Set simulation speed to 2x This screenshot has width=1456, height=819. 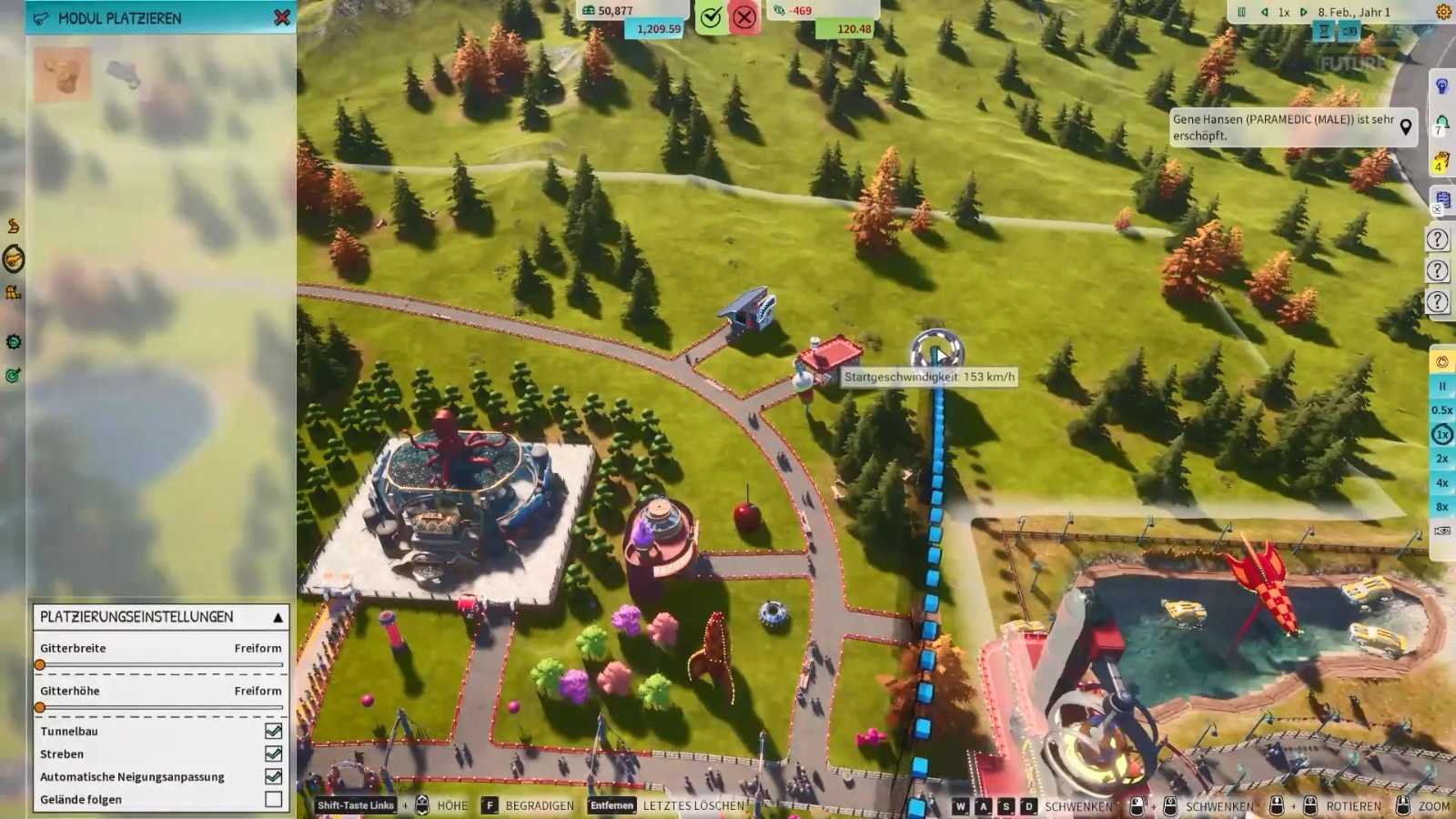tap(1442, 459)
